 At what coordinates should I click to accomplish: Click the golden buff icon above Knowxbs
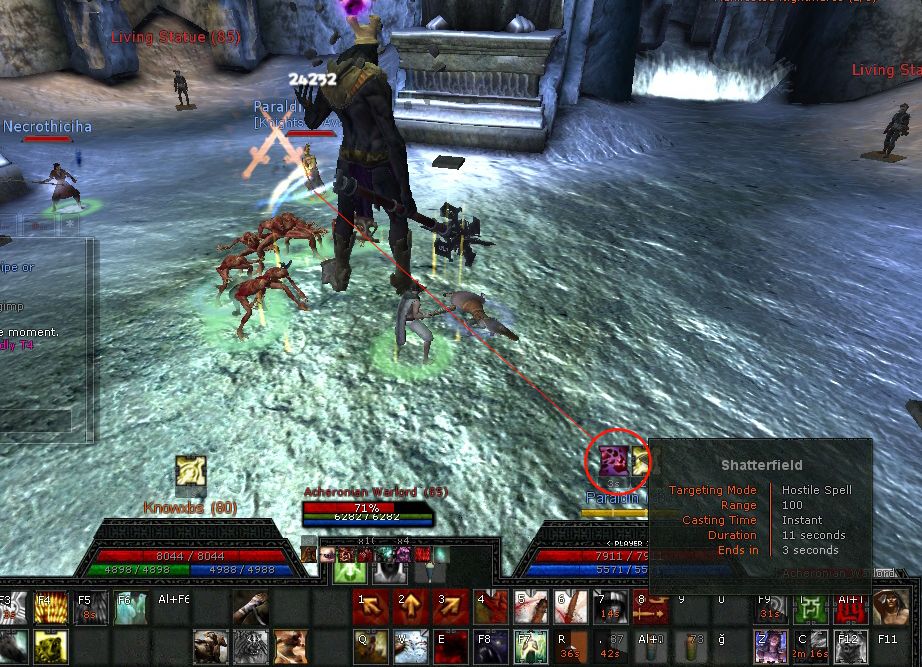click(x=190, y=471)
